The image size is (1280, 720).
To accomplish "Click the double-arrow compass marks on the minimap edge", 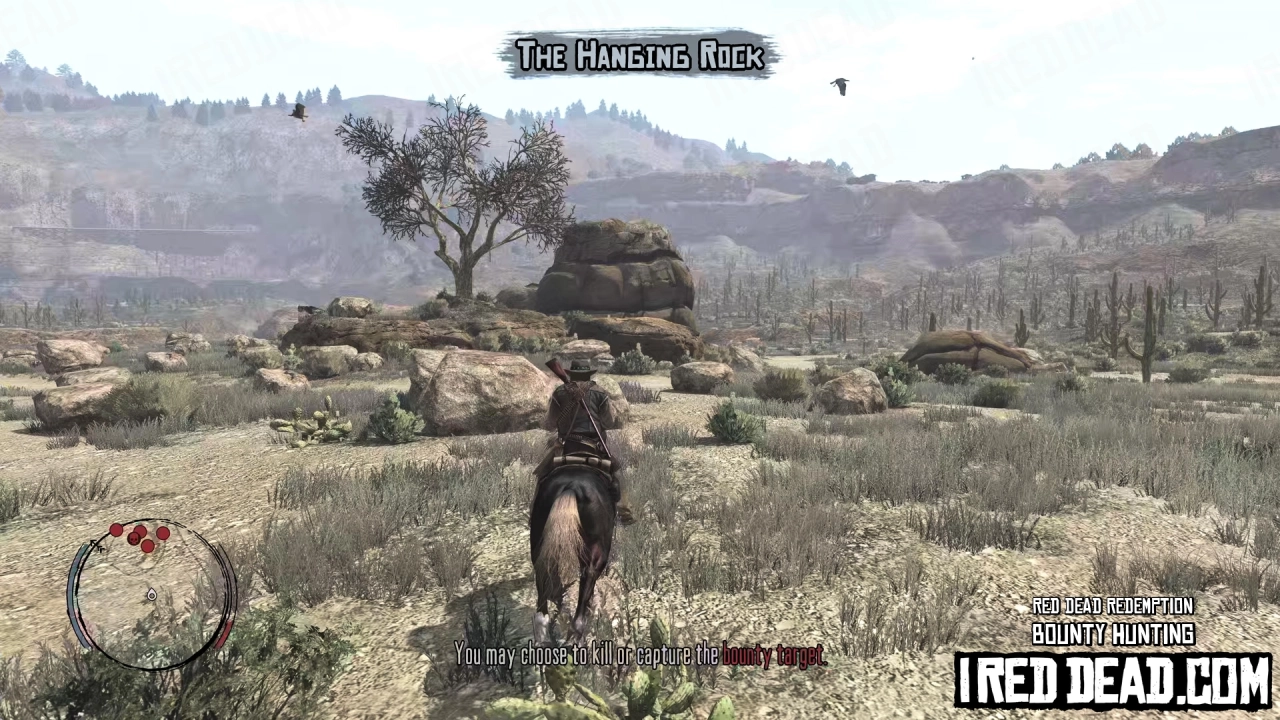I will 98,547.
